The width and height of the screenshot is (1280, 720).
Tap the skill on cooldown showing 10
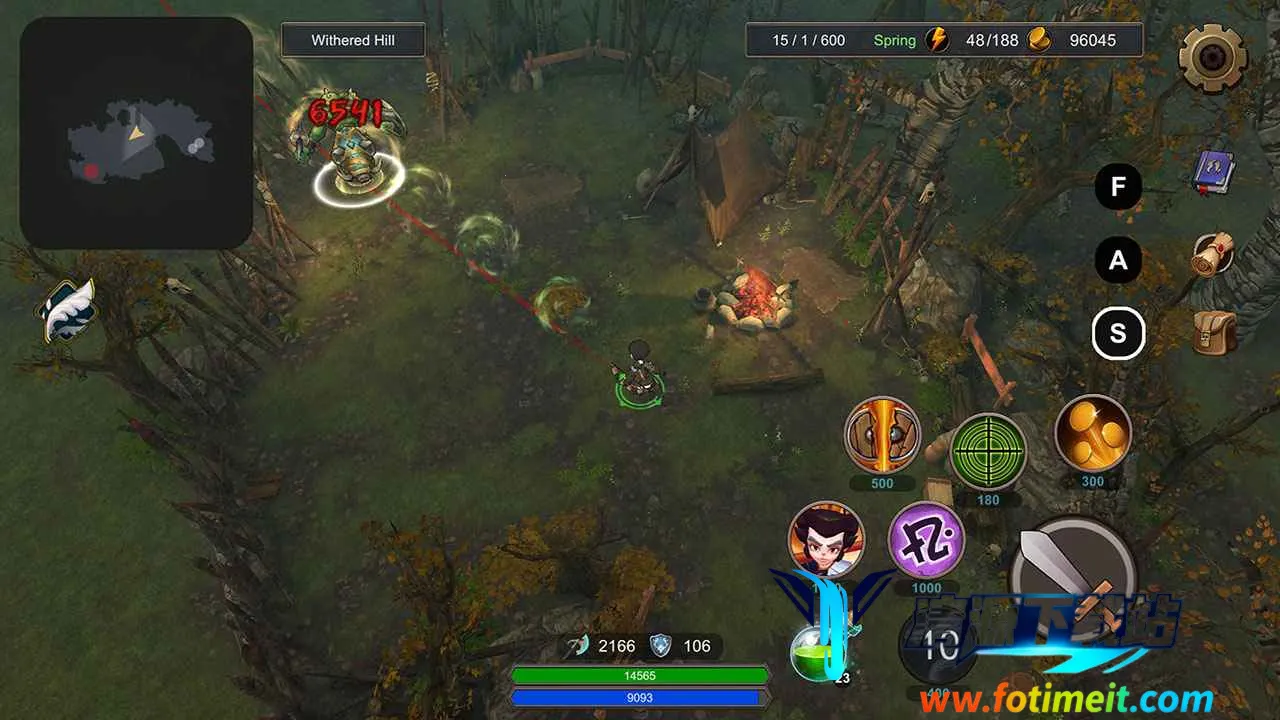(x=938, y=645)
